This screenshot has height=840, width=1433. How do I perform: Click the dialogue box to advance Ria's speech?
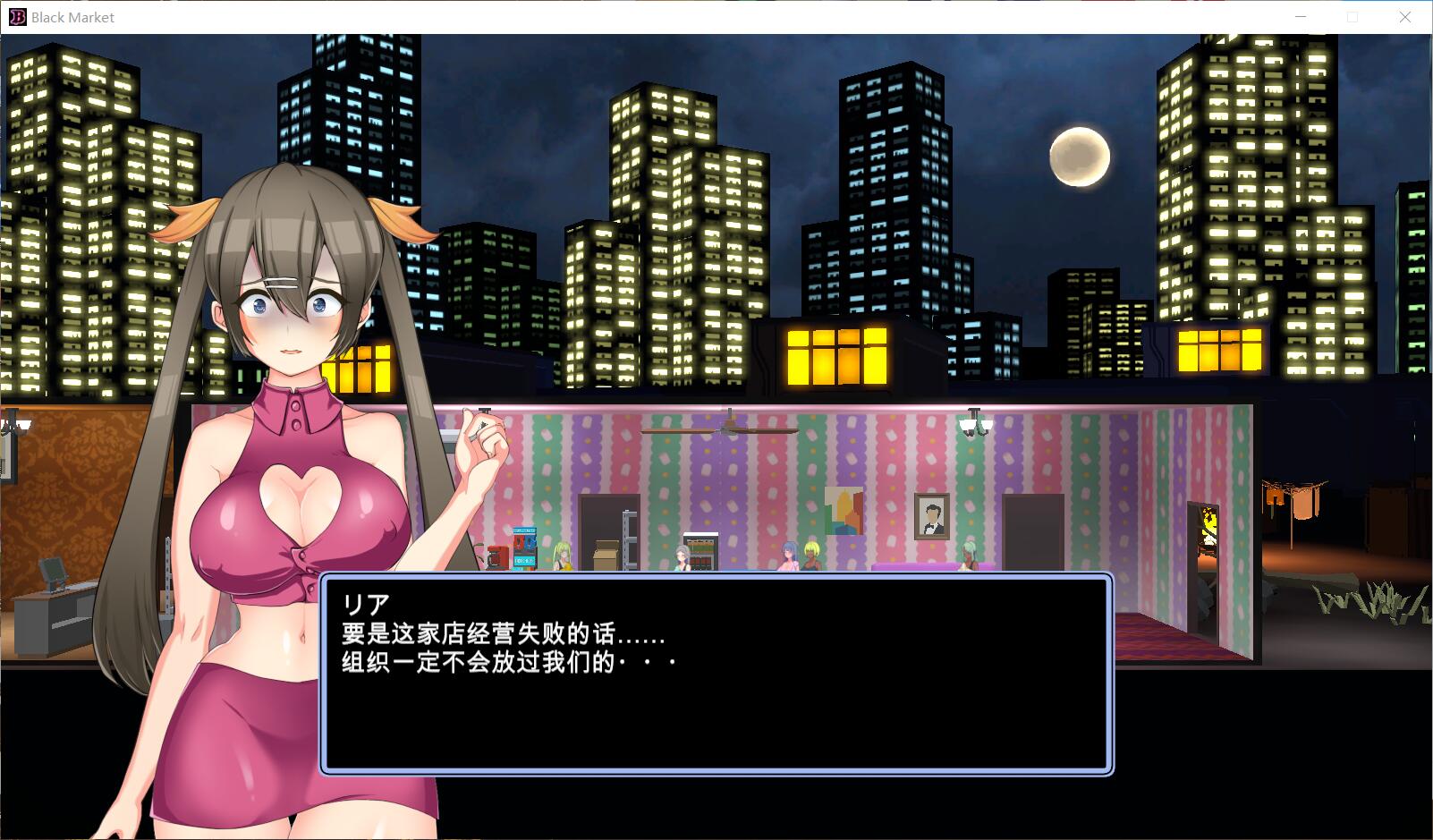pos(716,671)
